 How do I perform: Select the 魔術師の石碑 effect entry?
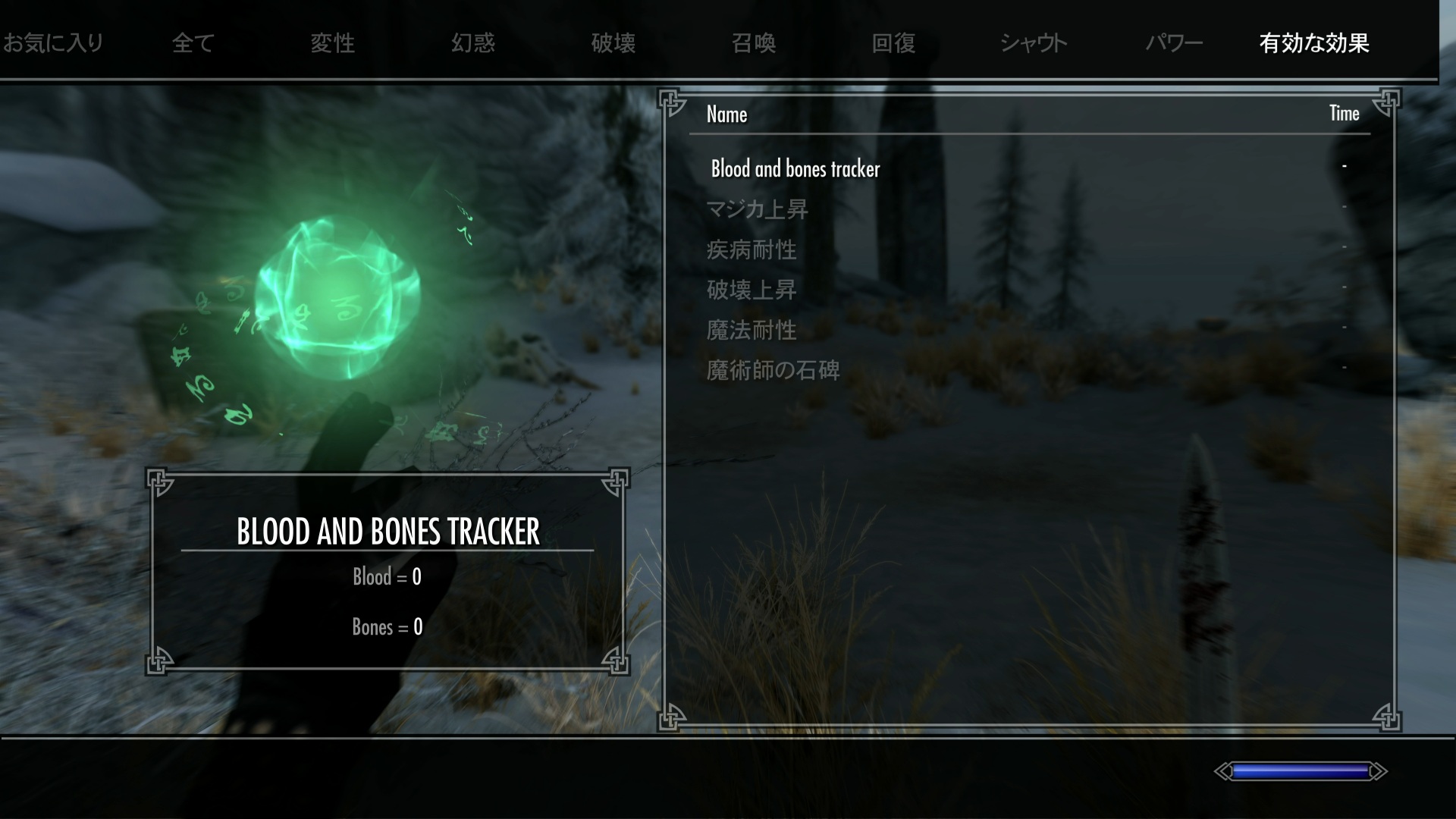pyautogui.click(x=773, y=370)
